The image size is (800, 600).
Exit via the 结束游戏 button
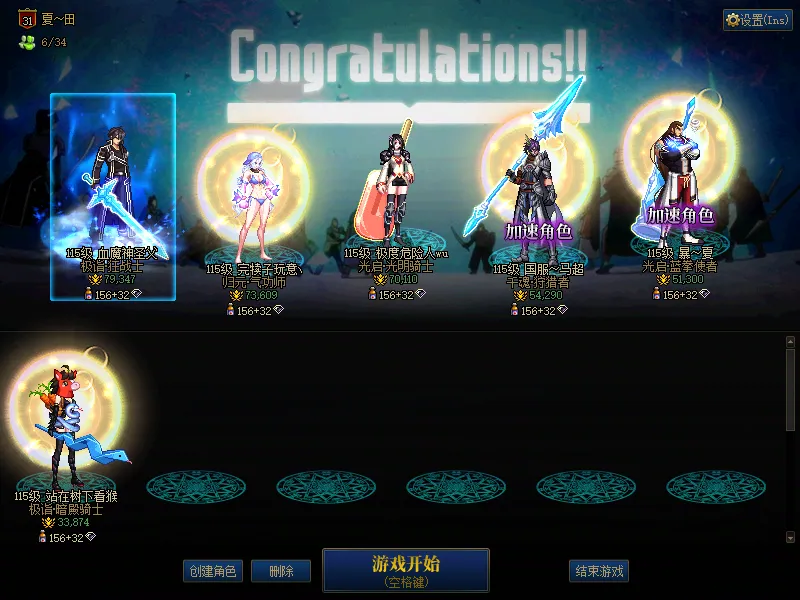click(599, 571)
